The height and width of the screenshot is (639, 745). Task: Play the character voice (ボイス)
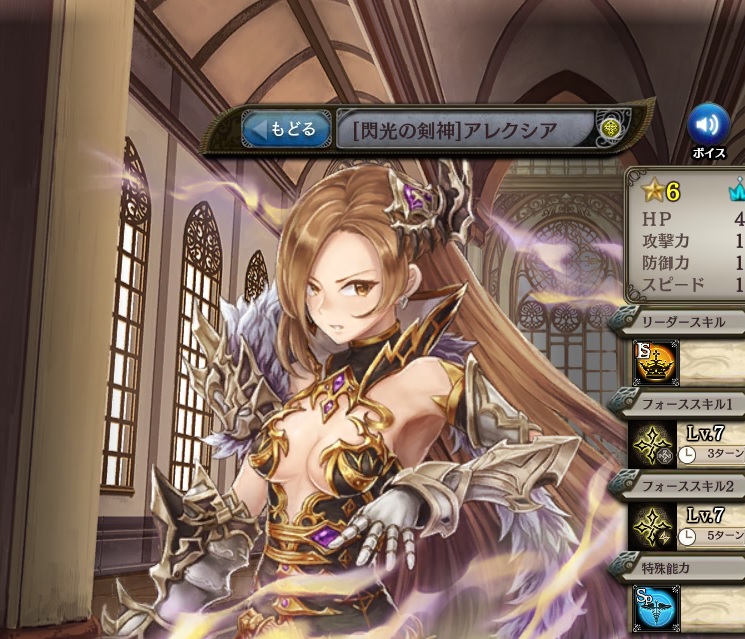click(x=708, y=124)
